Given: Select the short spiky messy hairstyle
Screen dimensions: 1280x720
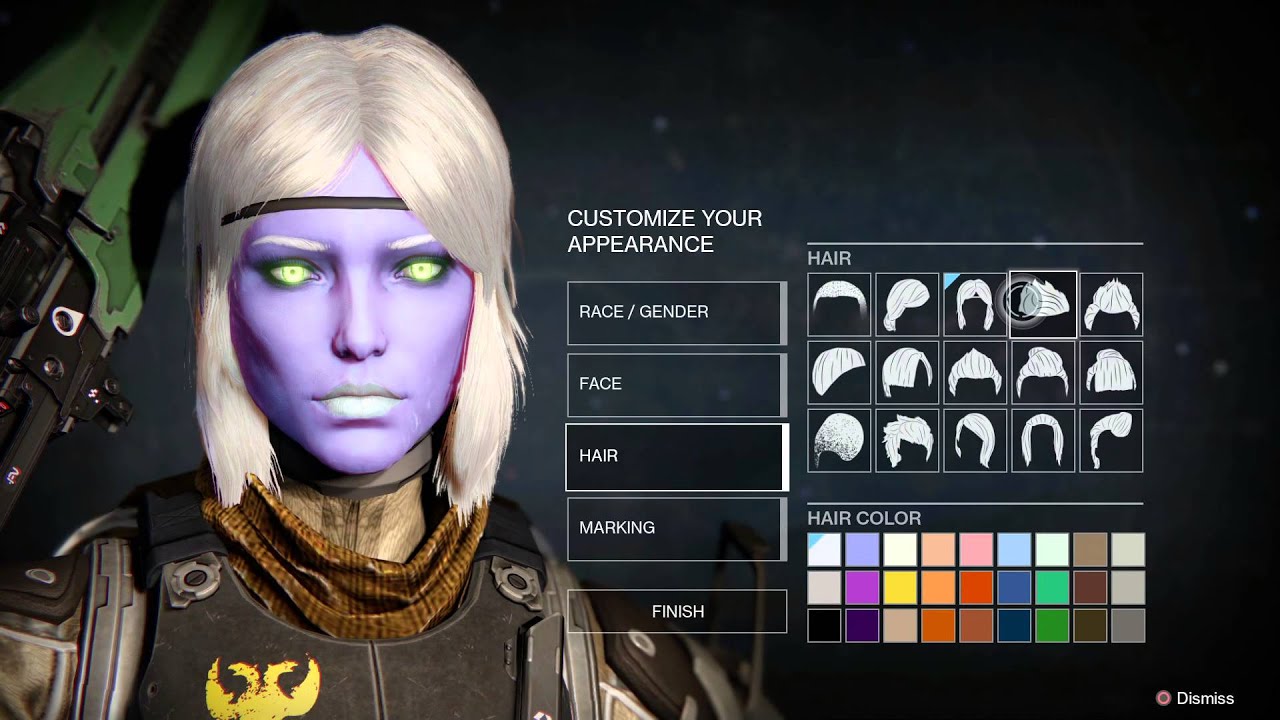Looking at the screenshot, I should pyautogui.click(x=908, y=440).
